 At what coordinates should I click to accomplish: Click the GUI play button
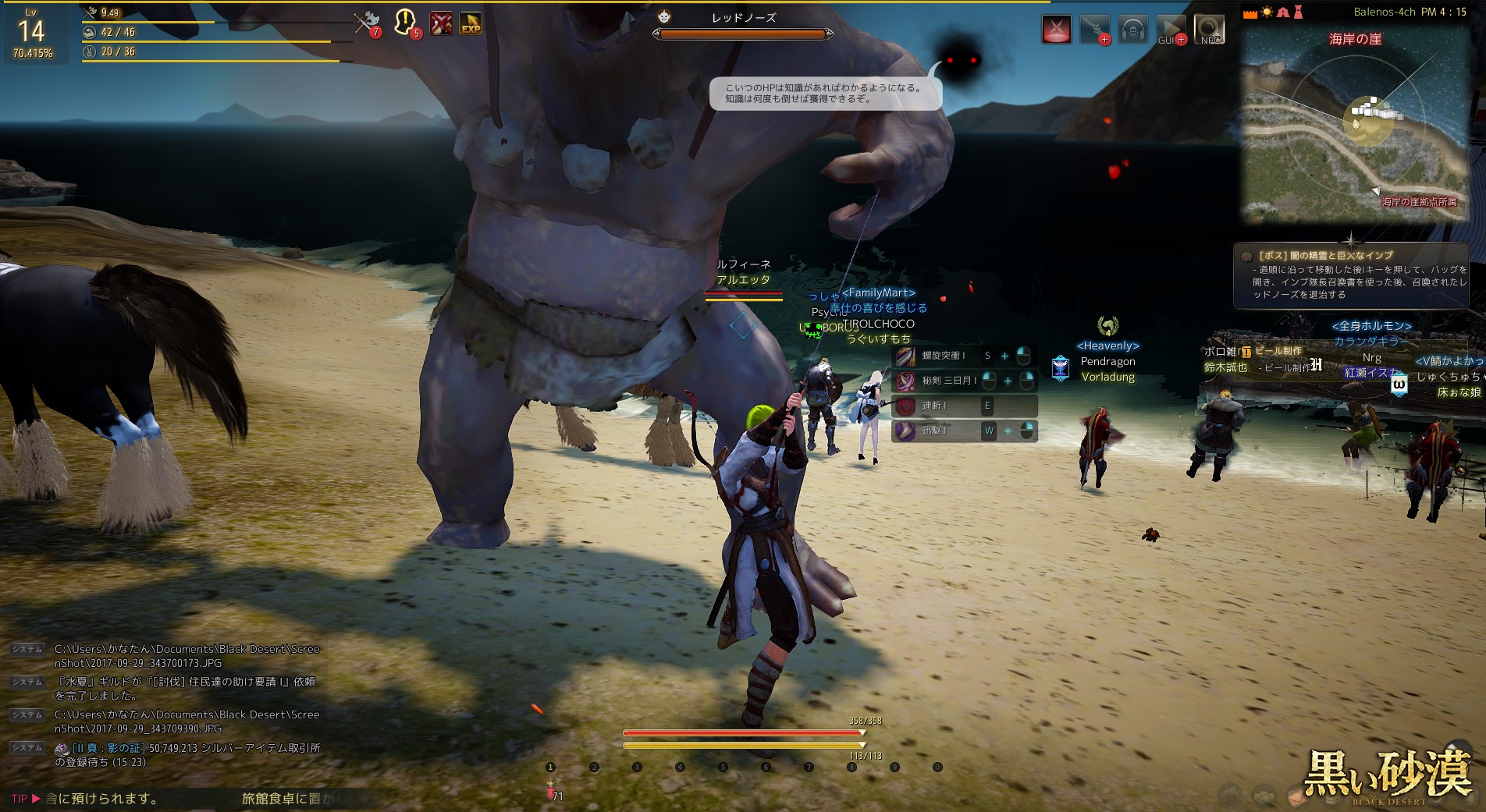pyautogui.click(x=1170, y=30)
